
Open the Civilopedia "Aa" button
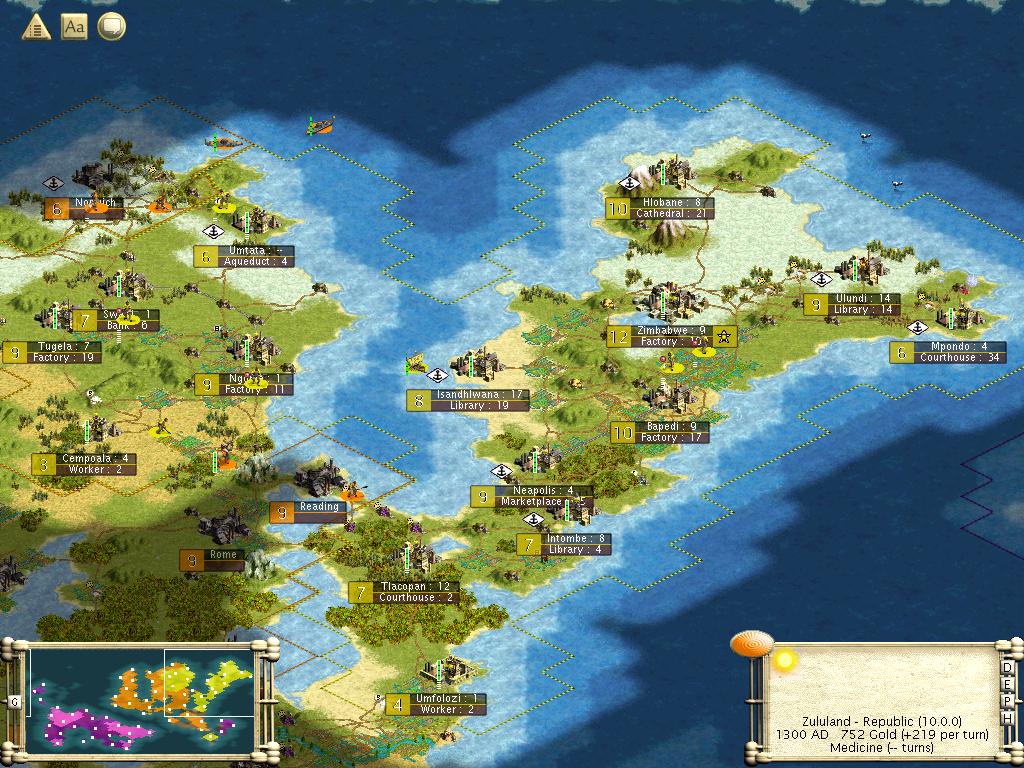(74, 27)
